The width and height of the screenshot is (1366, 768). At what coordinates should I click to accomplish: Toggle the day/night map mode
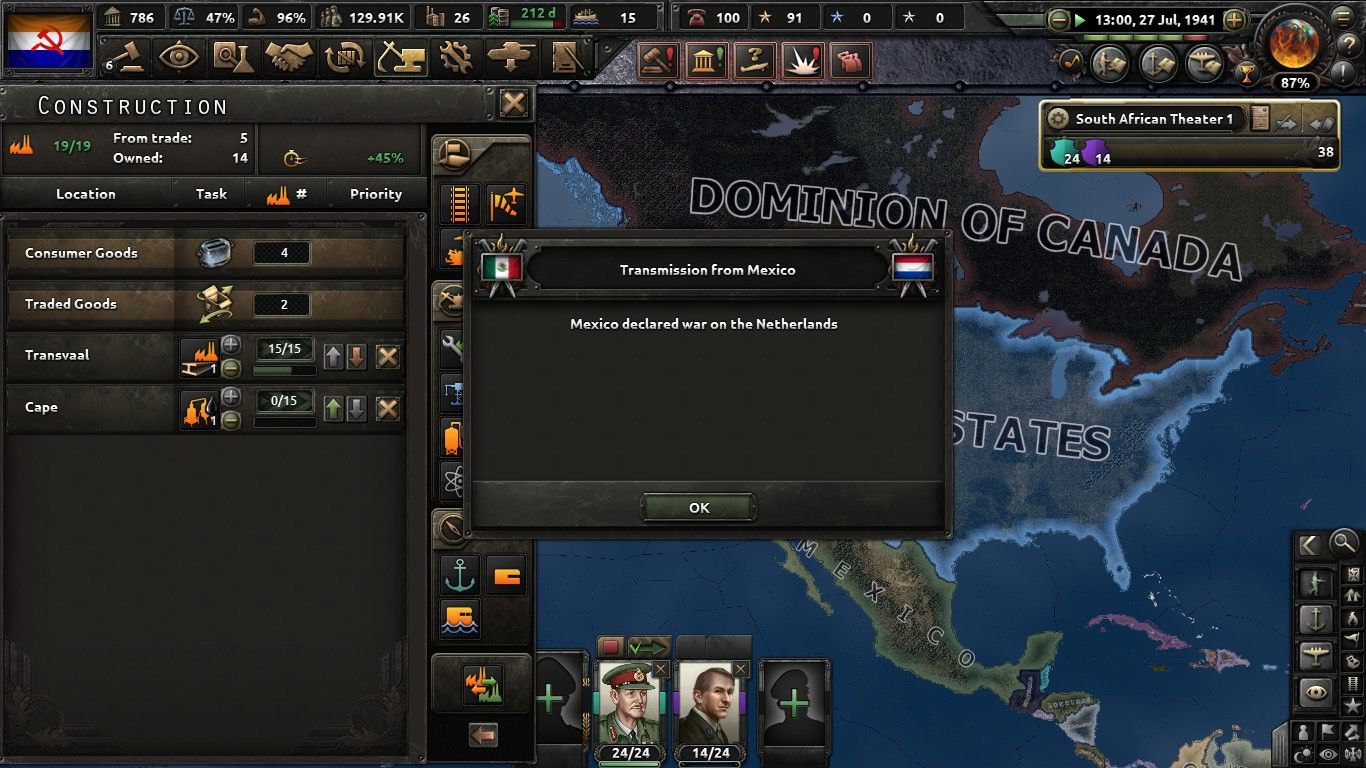pyautogui.click(x=1303, y=753)
